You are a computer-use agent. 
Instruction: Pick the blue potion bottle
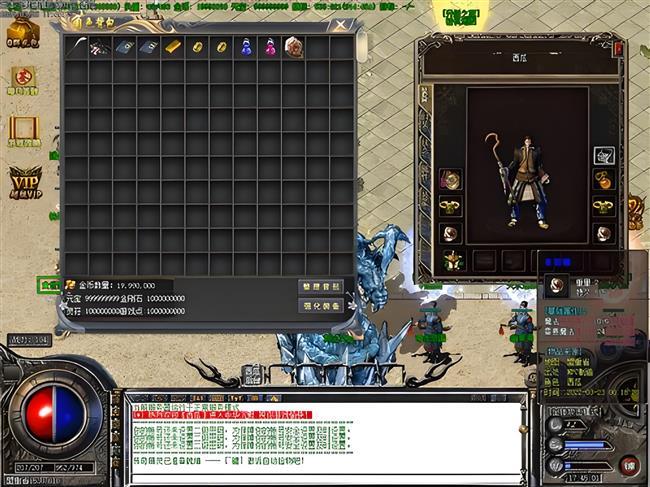[x=245, y=47]
